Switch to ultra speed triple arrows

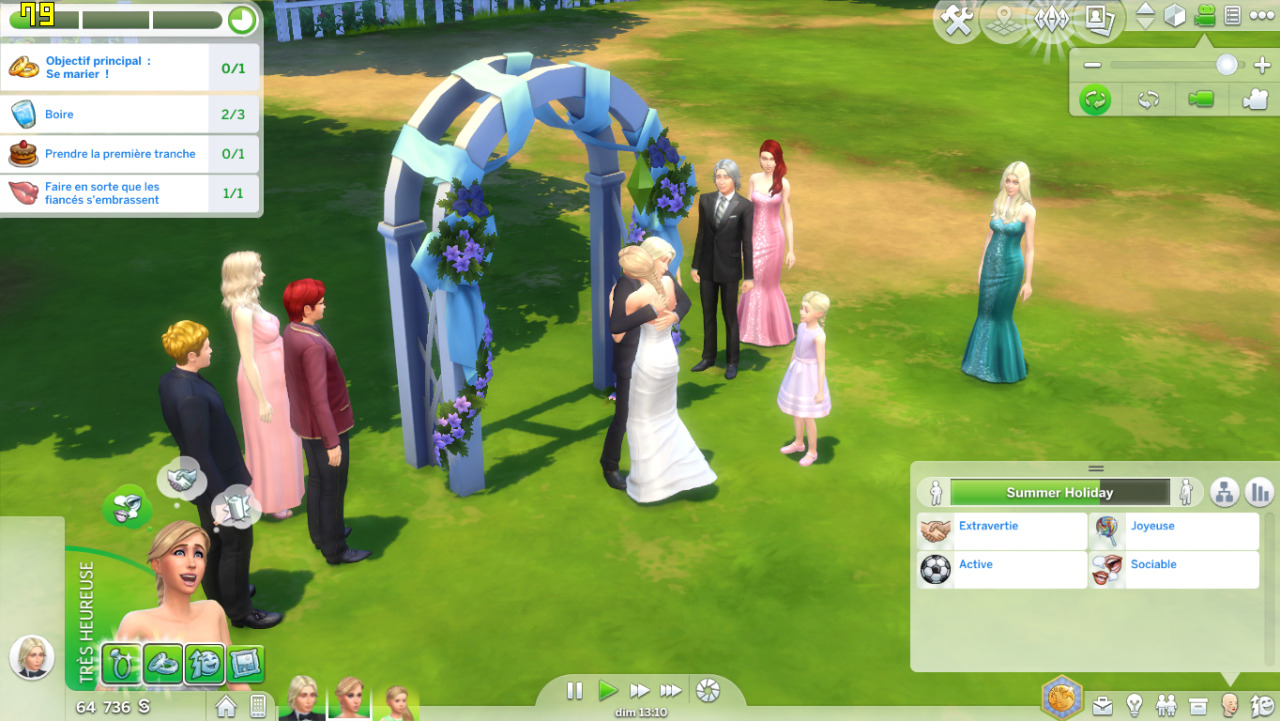pos(671,690)
